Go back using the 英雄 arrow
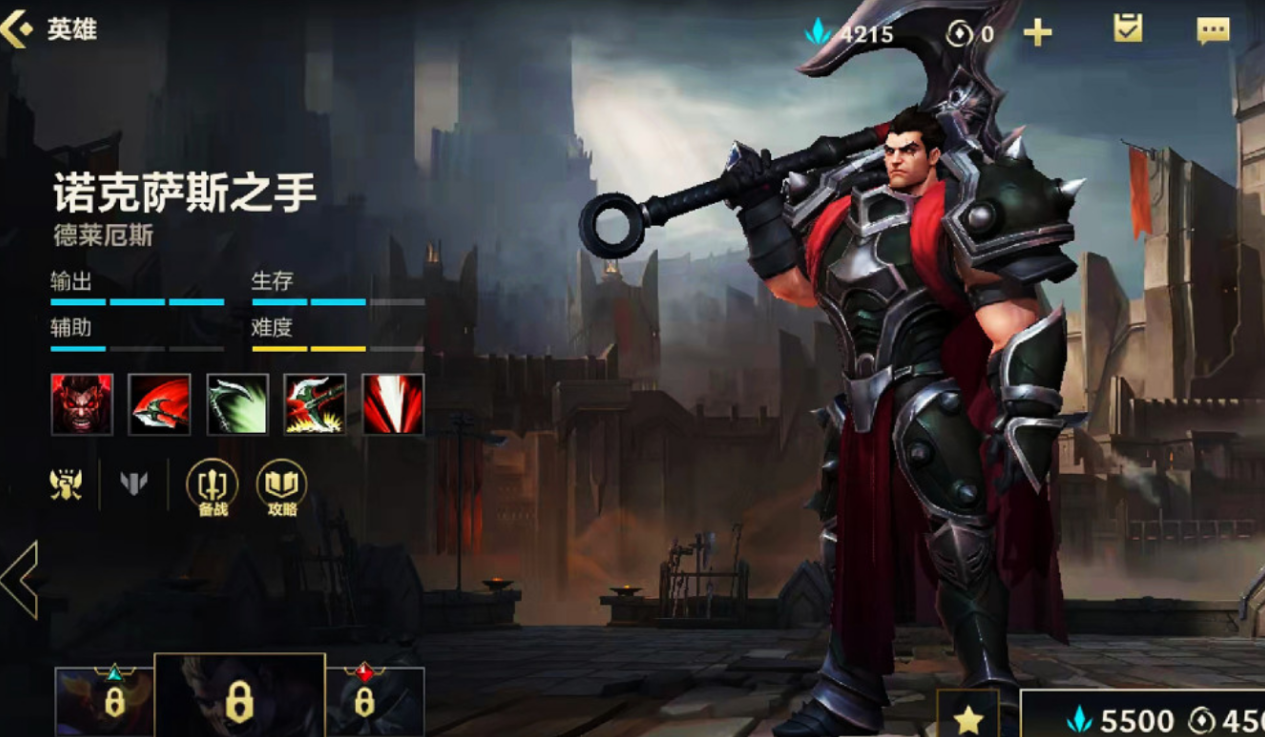 [x=20, y=30]
